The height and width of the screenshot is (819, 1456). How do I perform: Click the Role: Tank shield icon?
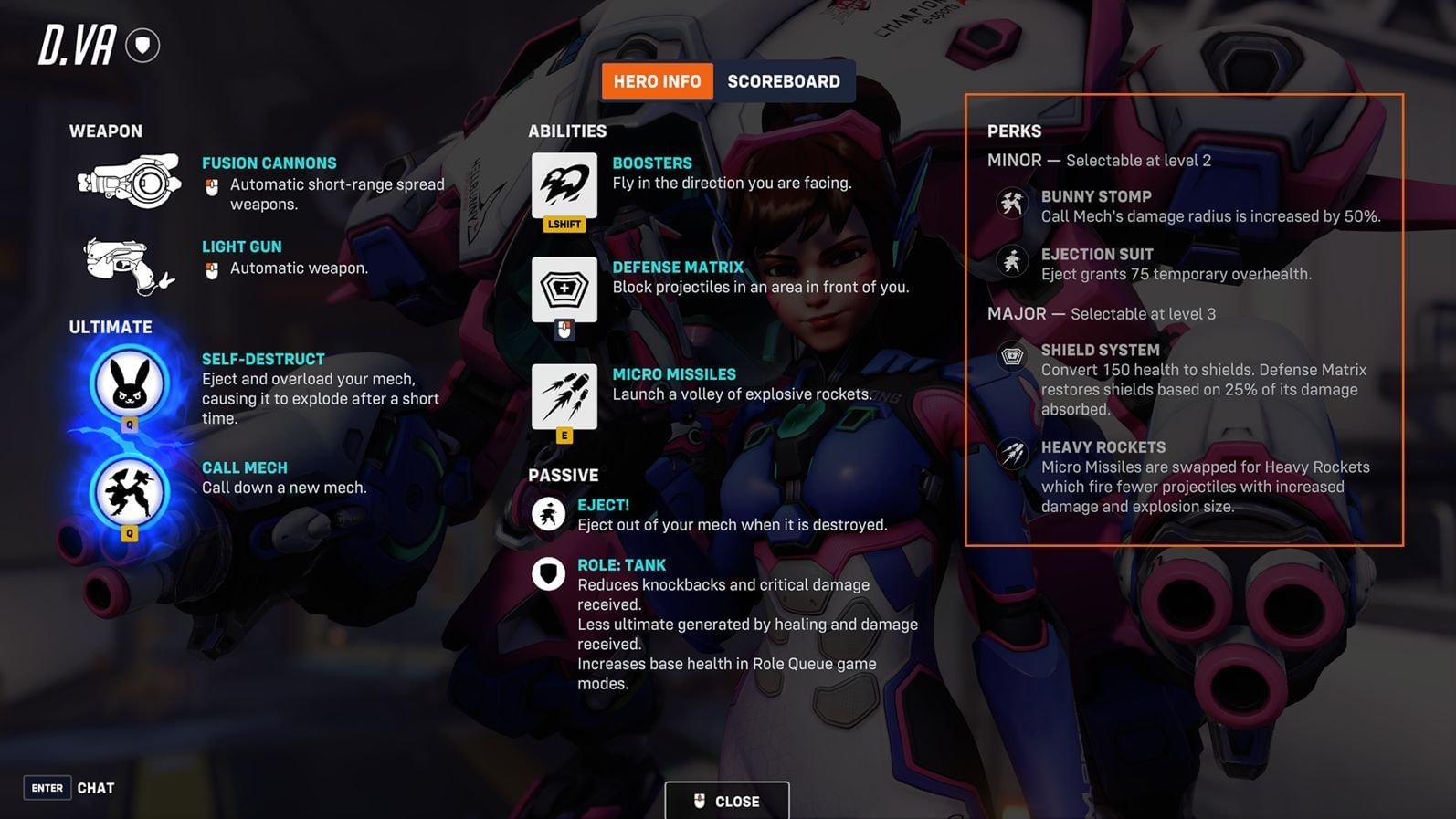(x=547, y=574)
